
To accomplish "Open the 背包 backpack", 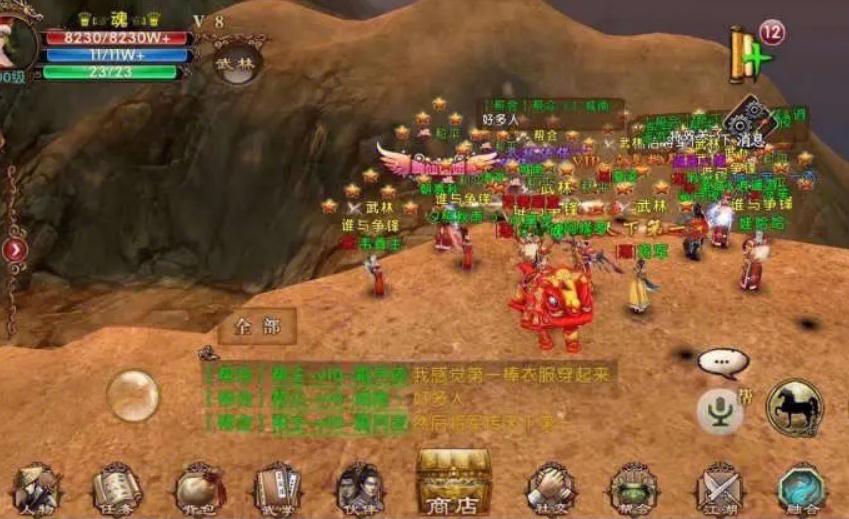I will coord(198,488).
